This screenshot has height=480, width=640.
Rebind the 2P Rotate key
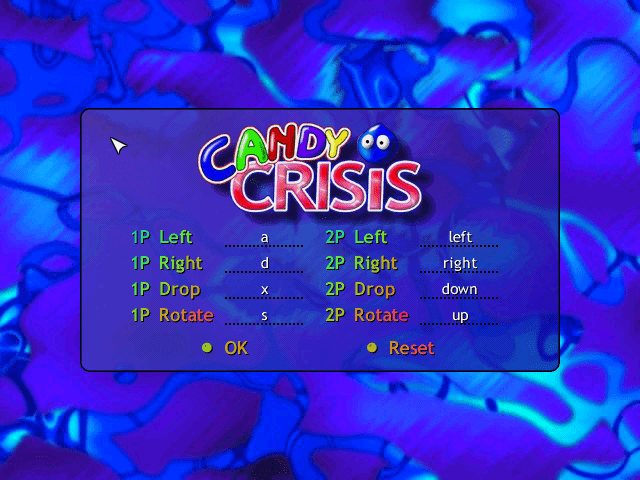click(x=459, y=316)
